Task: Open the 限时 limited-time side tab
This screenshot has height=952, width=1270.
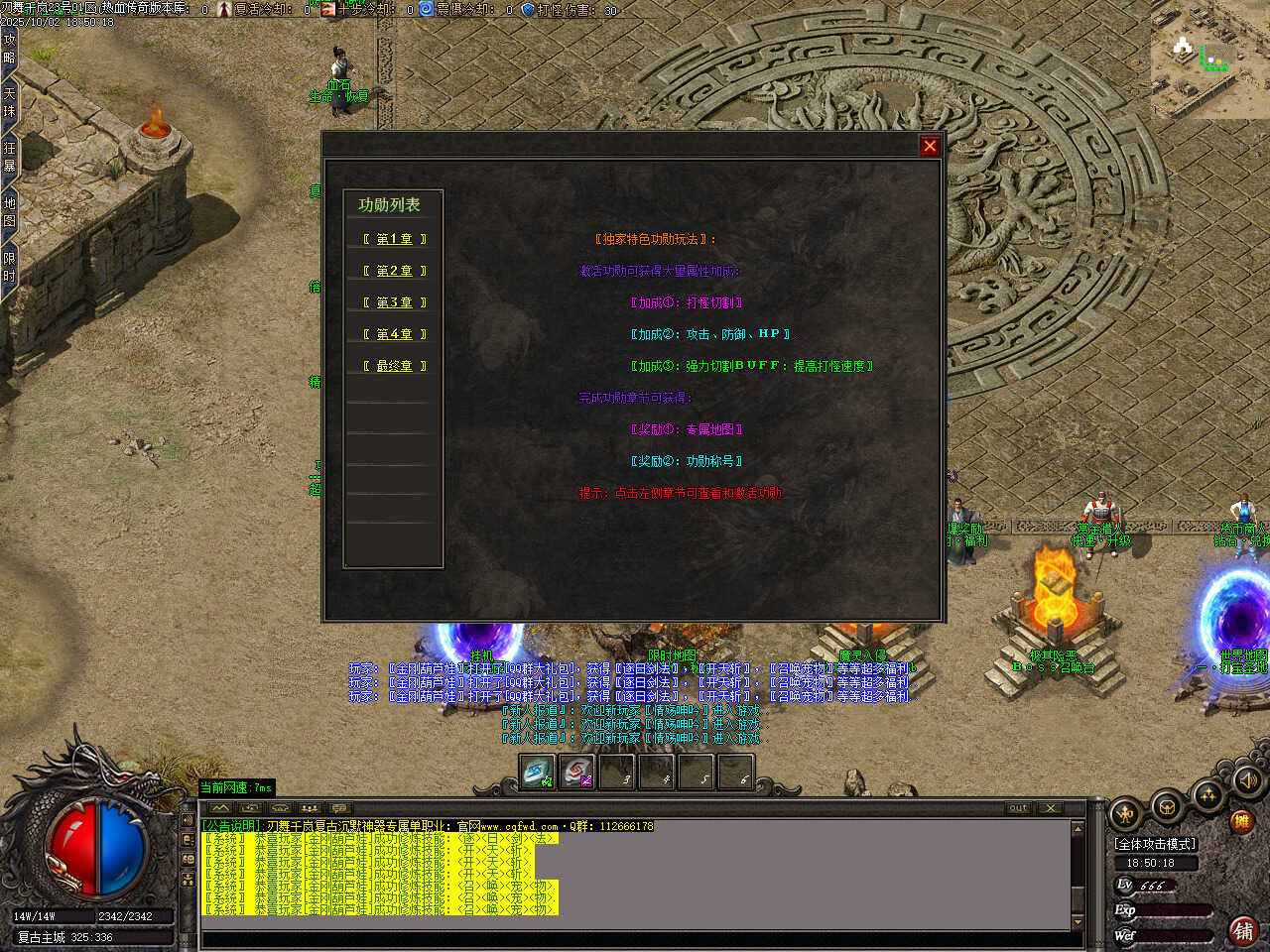Action: [9, 267]
